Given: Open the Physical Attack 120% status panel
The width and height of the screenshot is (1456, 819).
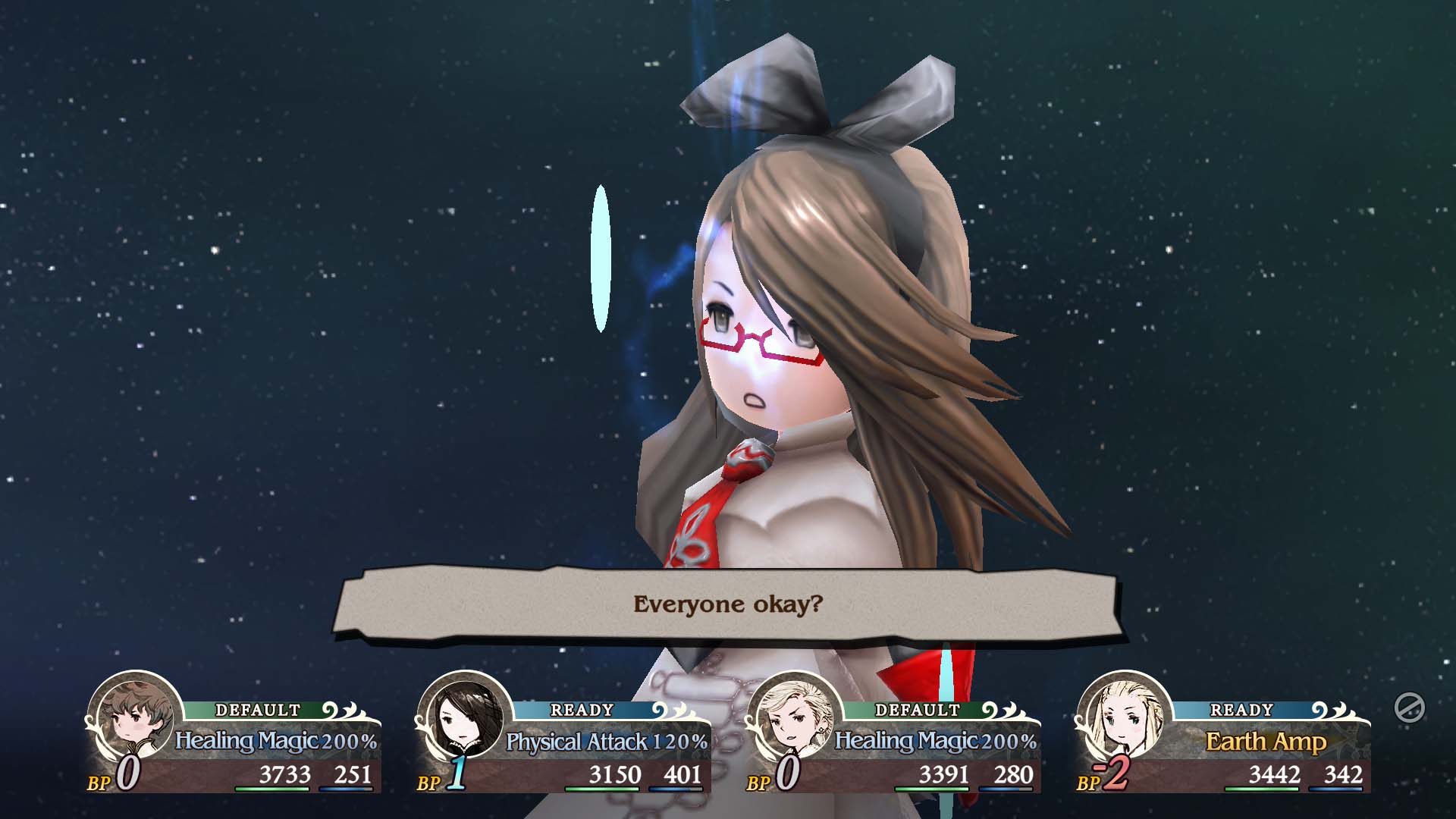Looking at the screenshot, I should (x=606, y=742).
